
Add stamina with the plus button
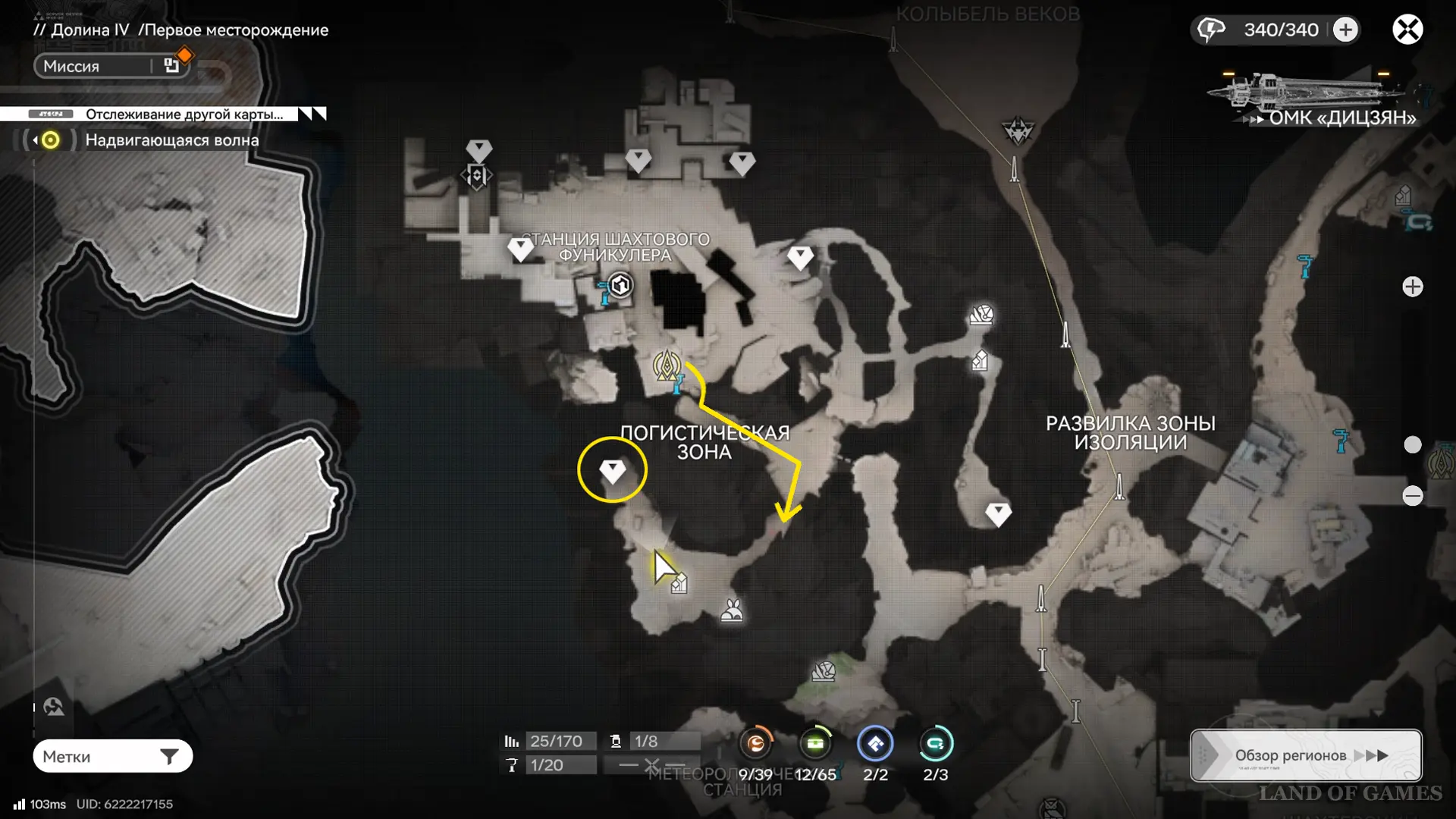coord(1346,30)
